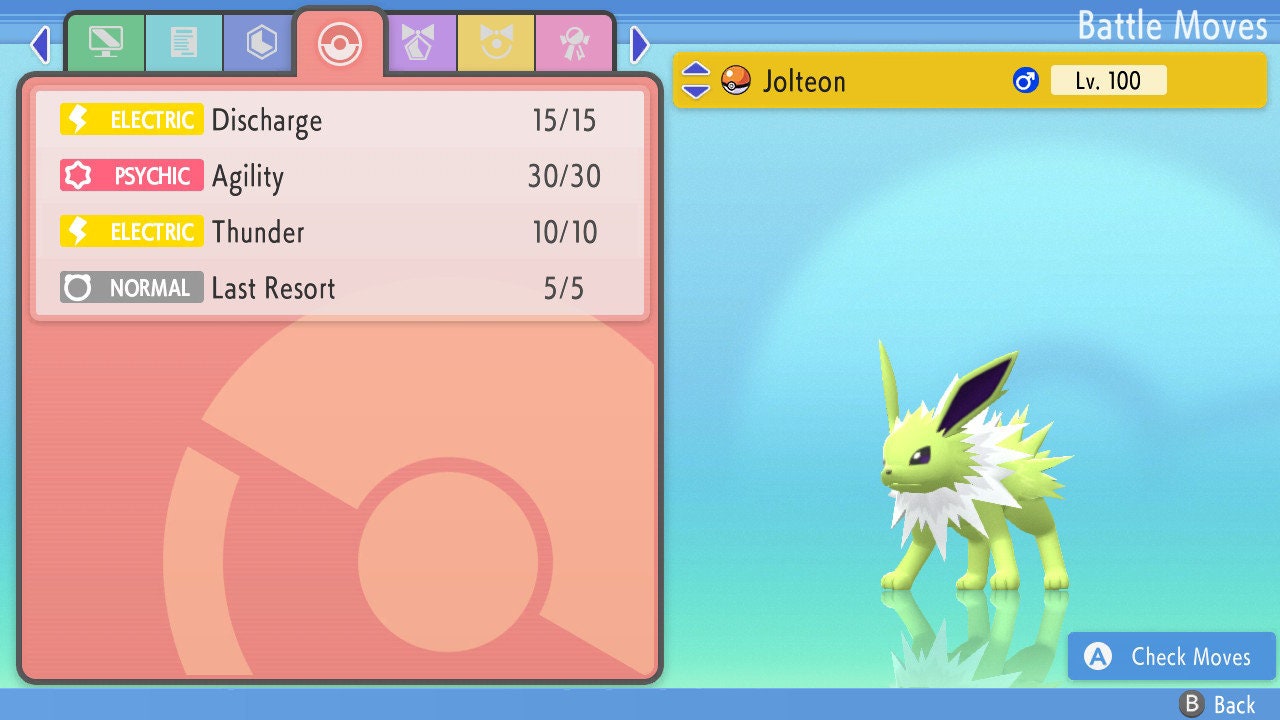This screenshot has height=720, width=1280.
Task: Choose the Agility move row
Action: [340, 177]
